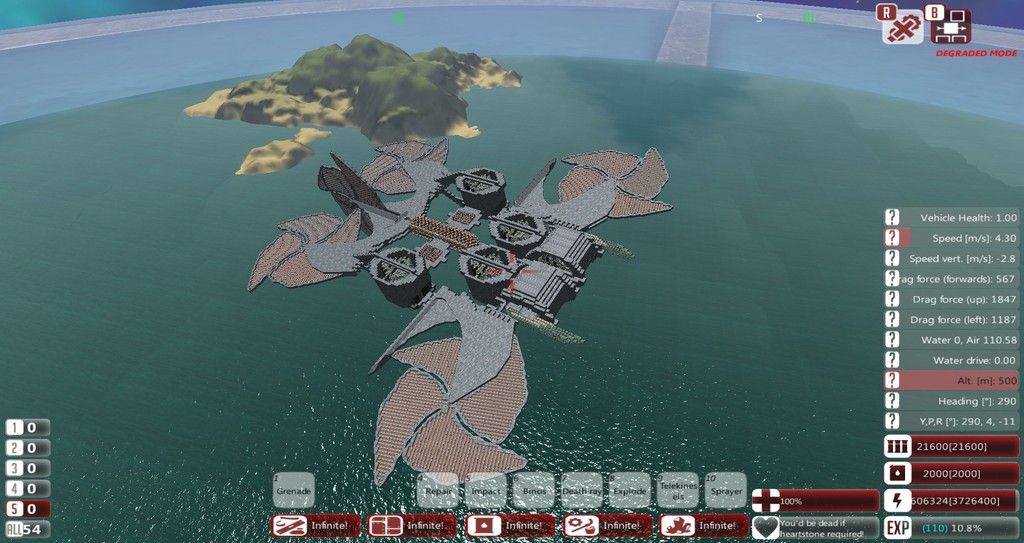Screen dimensions: 1024x543
Task: Open help for the Water drive stat
Action: pos(892,360)
